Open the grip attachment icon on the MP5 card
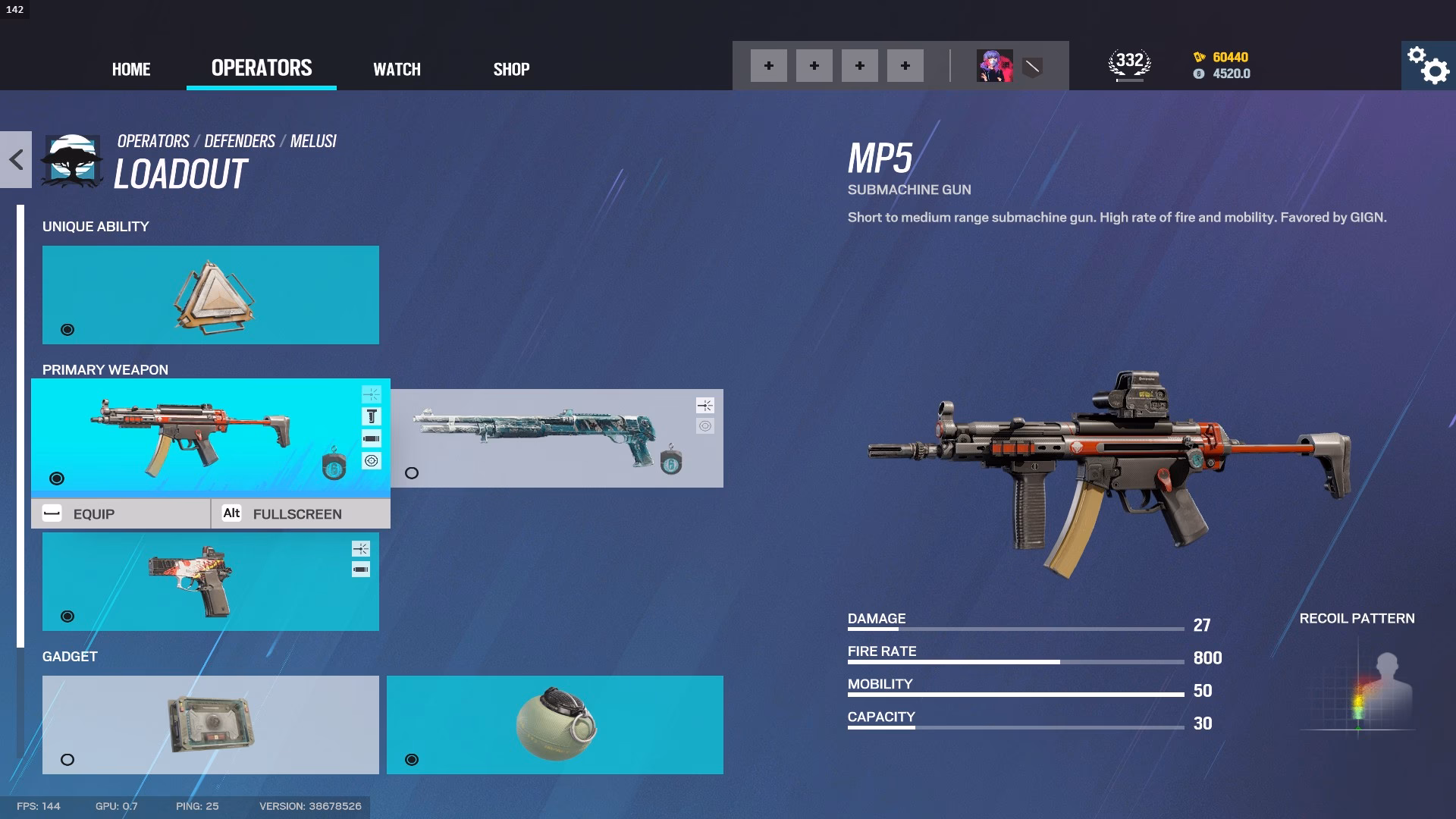The width and height of the screenshot is (1456, 819). (x=371, y=416)
